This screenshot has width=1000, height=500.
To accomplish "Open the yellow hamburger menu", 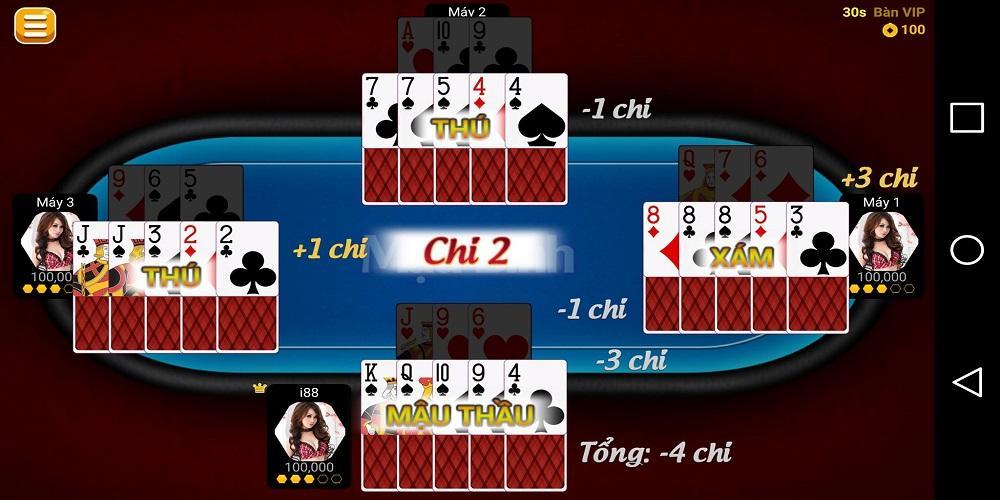I will click(x=34, y=26).
